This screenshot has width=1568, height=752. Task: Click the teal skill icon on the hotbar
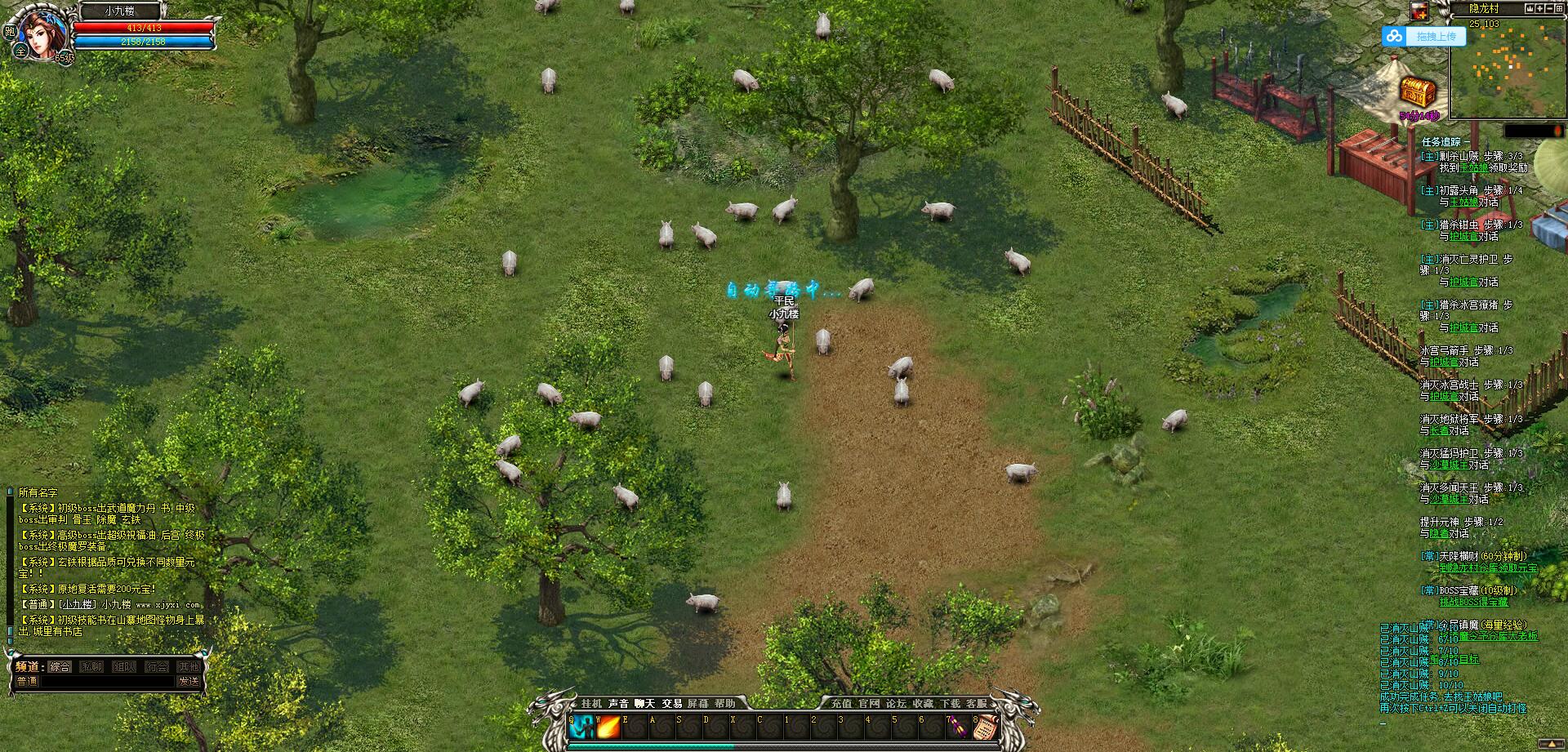tap(581, 725)
